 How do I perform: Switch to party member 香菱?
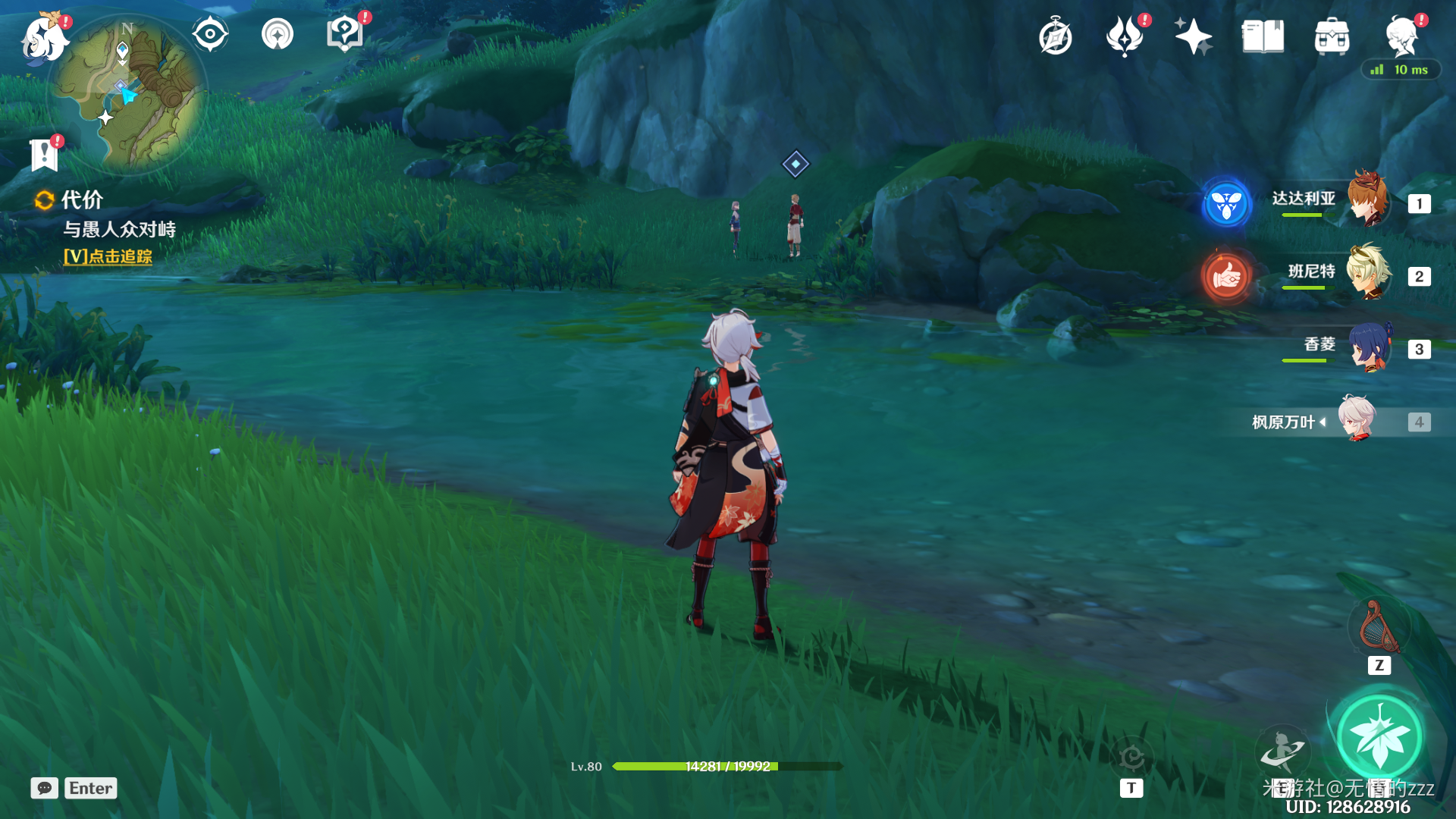[1367, 347]
